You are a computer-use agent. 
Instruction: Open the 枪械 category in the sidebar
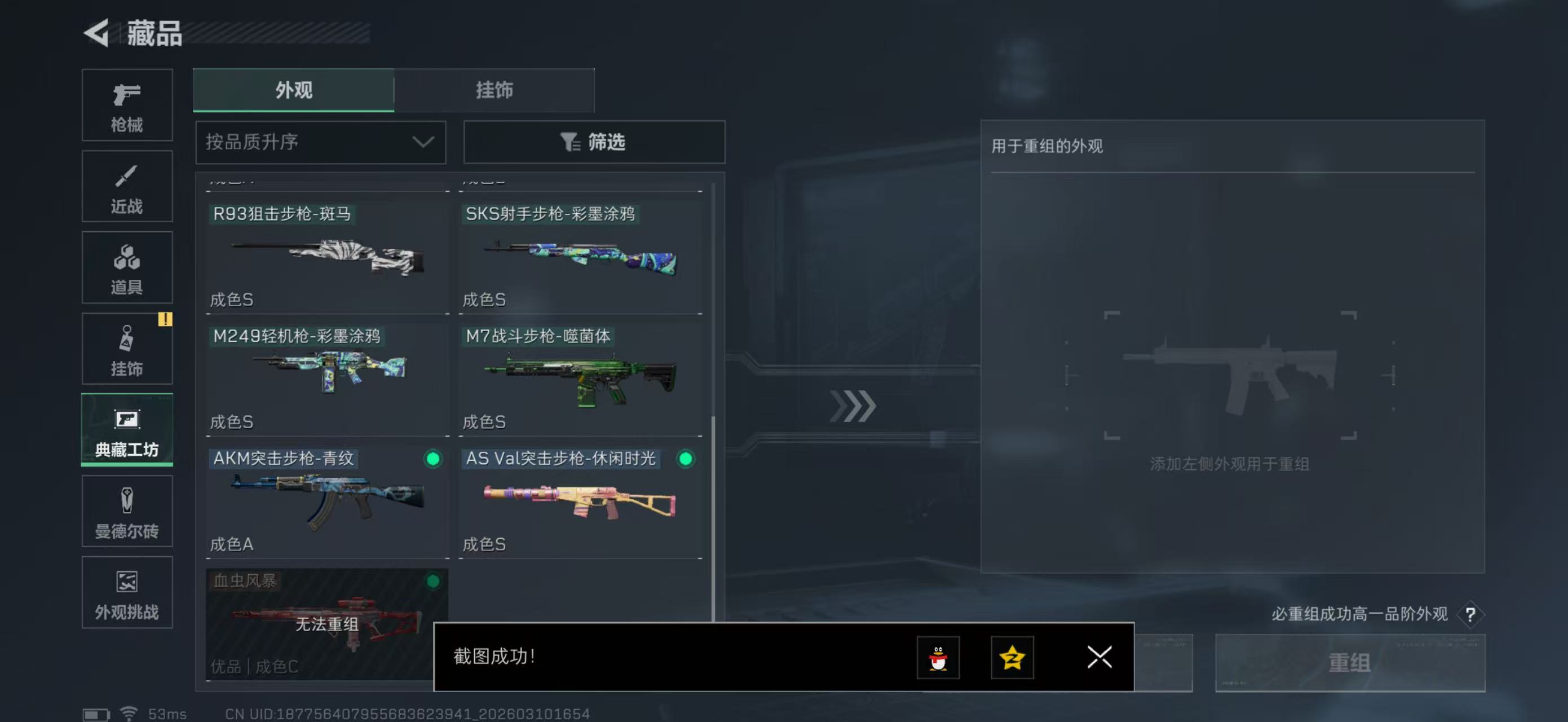point(127,105)
